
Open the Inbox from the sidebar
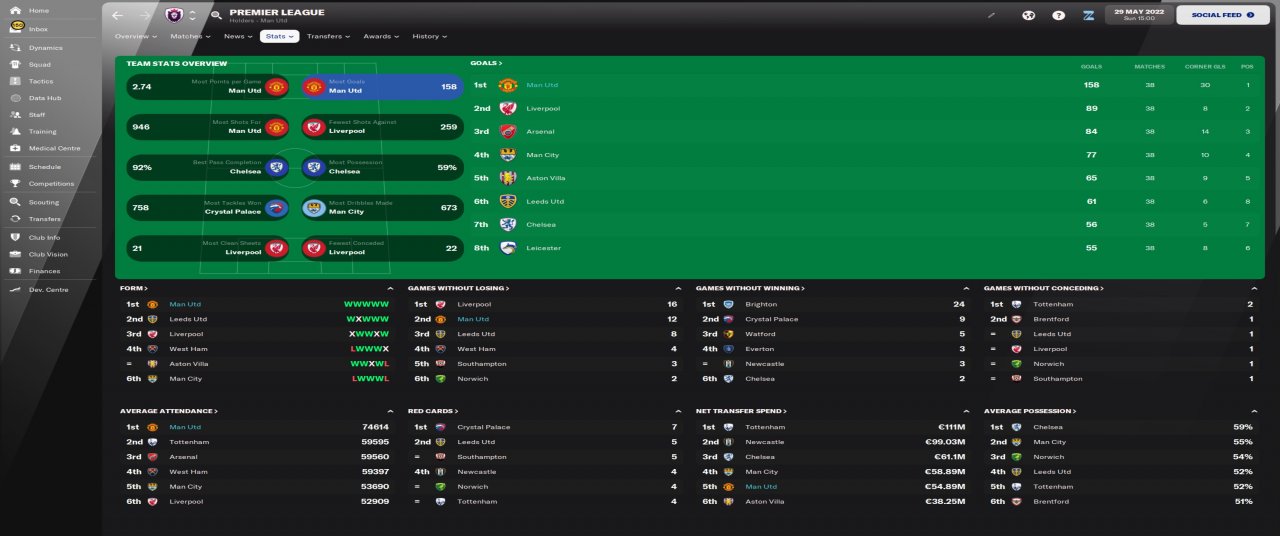pyautogui.click(x=38, y=29)
